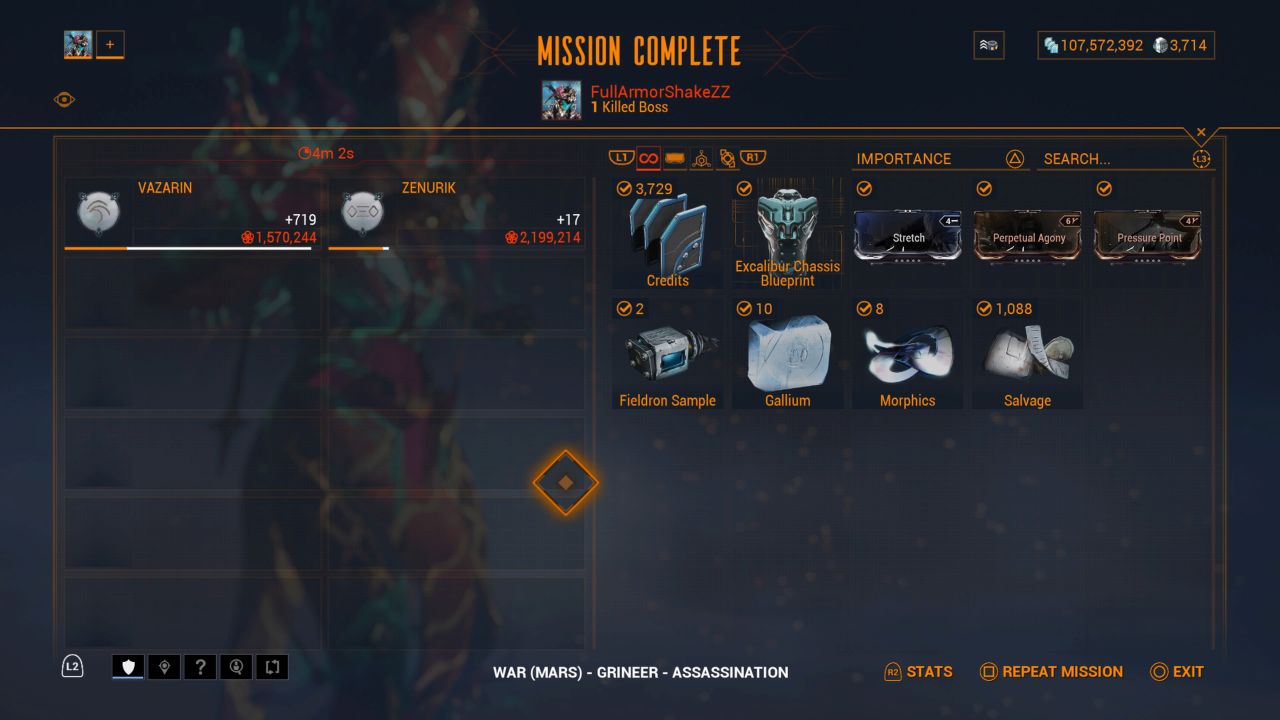The height and width of the screenshot is (720, 1280).
Task: Select the Excalibur Chassis Blueprint reward
Action: coord(787,234)
